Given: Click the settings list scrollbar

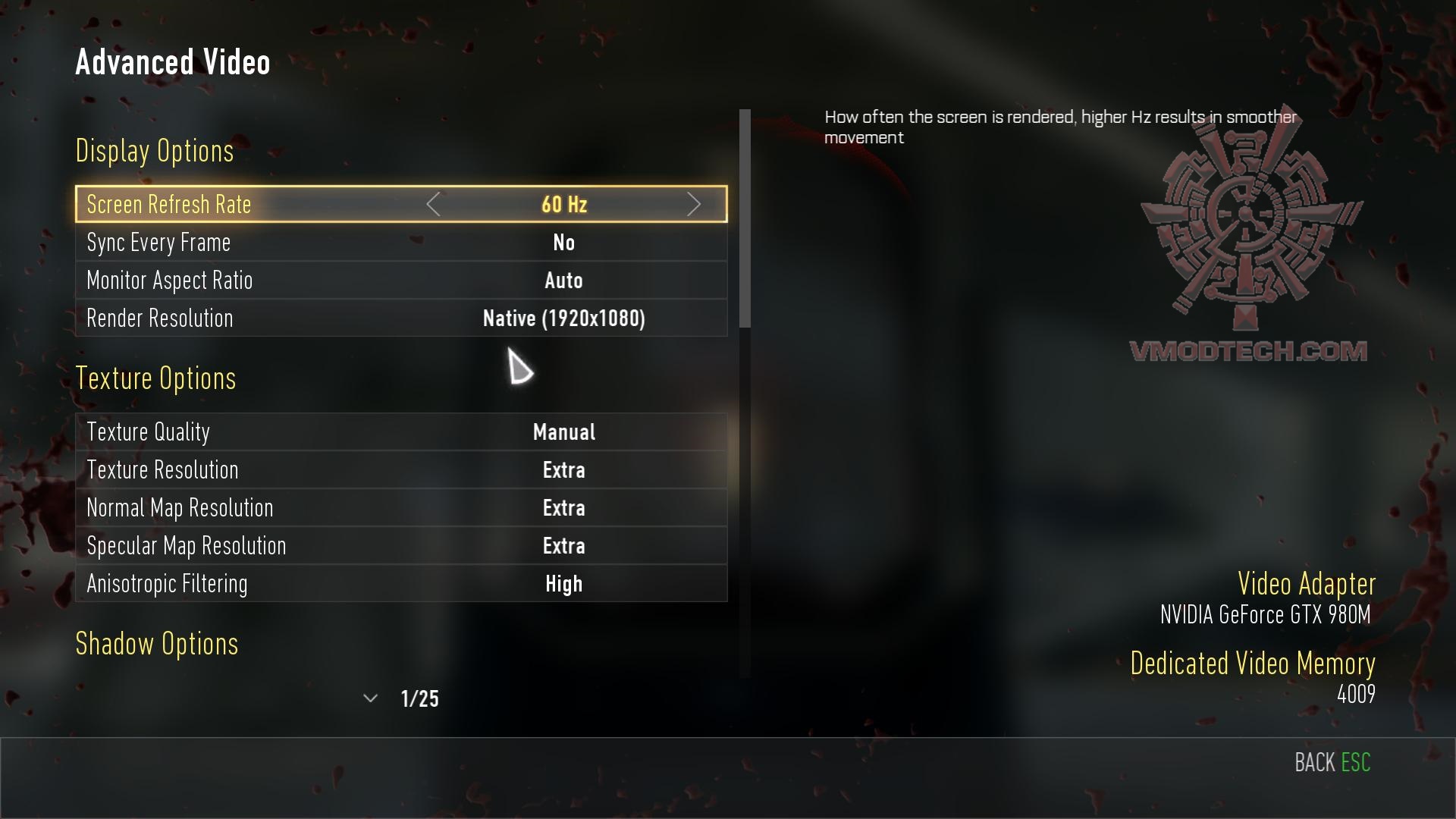Looking at the screenshot, I should pos(745,219).
